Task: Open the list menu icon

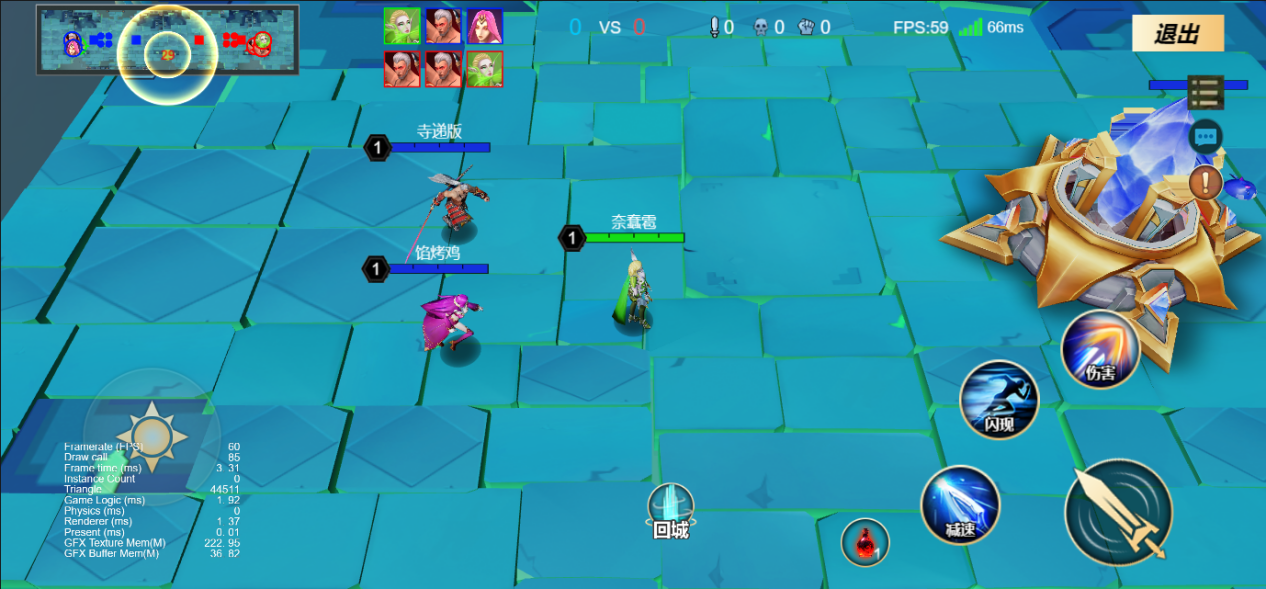Action: point(1206,93)
